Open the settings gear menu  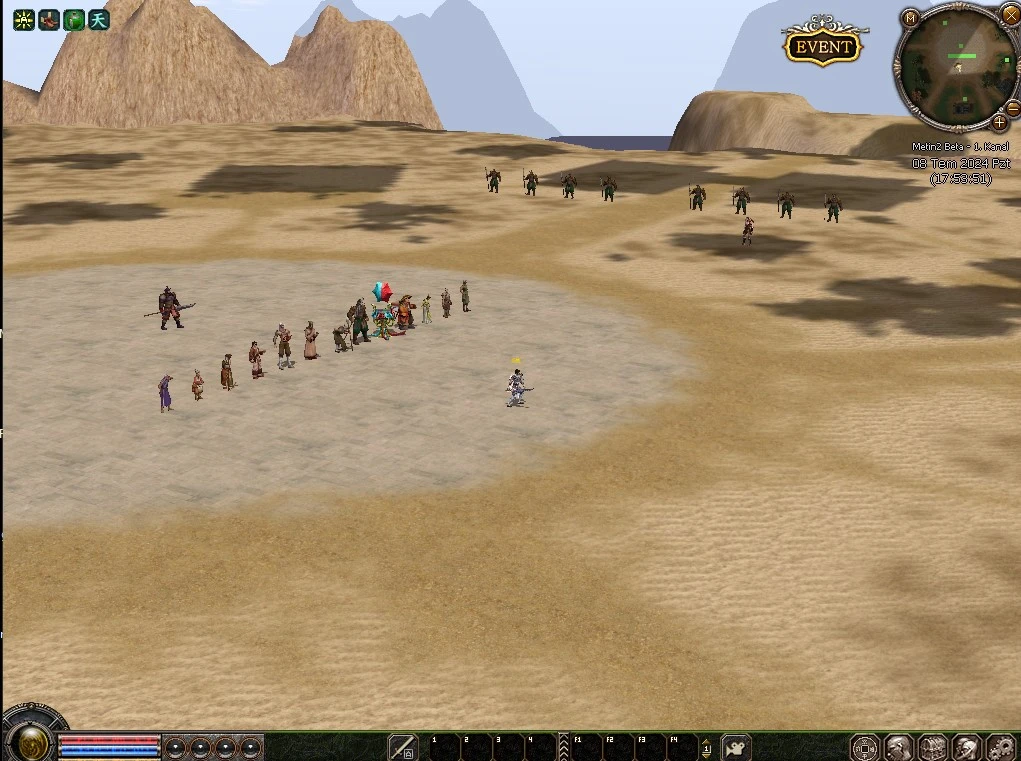pyautogui.click(x=1000, y=747)
